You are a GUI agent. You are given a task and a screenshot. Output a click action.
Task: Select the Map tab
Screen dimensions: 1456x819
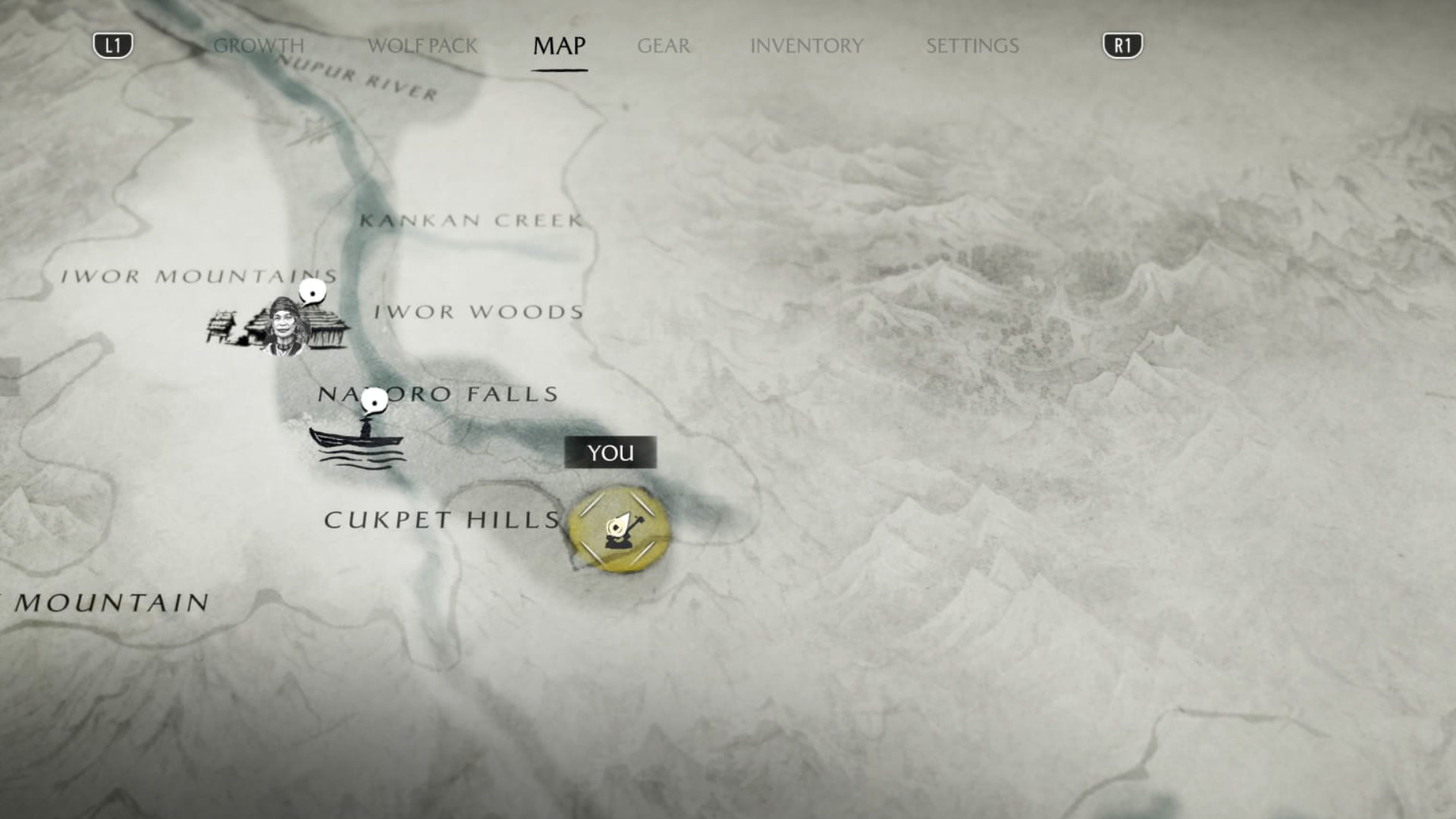[x=559, y=46]
